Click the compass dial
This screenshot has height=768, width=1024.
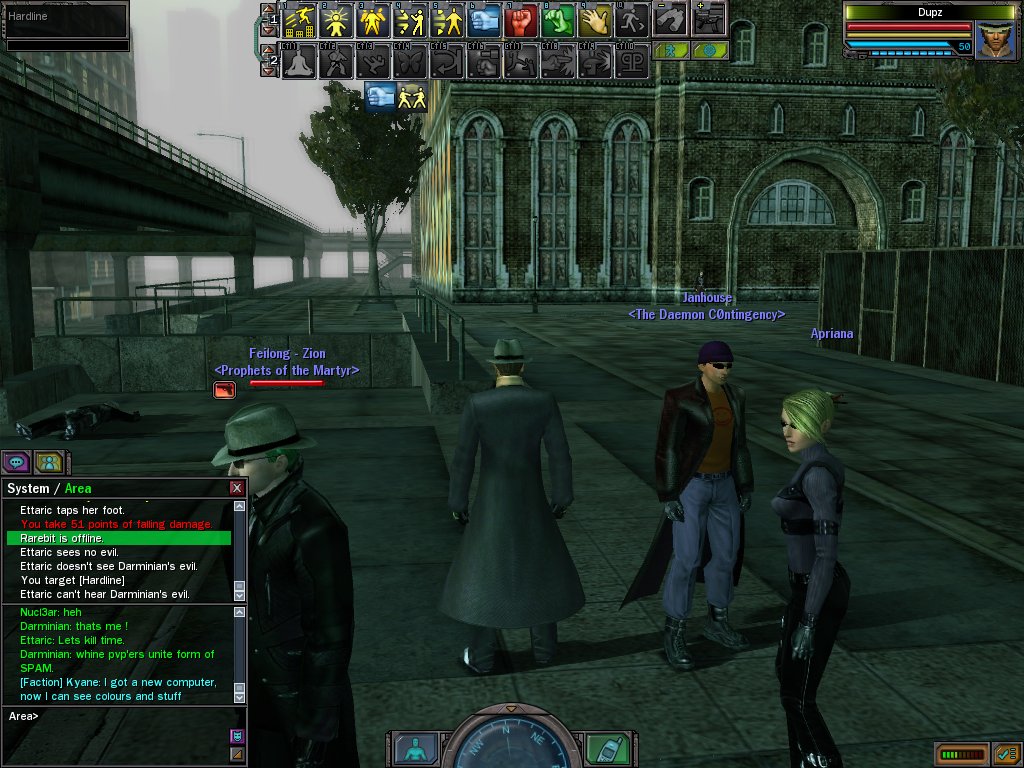[509, 745]
